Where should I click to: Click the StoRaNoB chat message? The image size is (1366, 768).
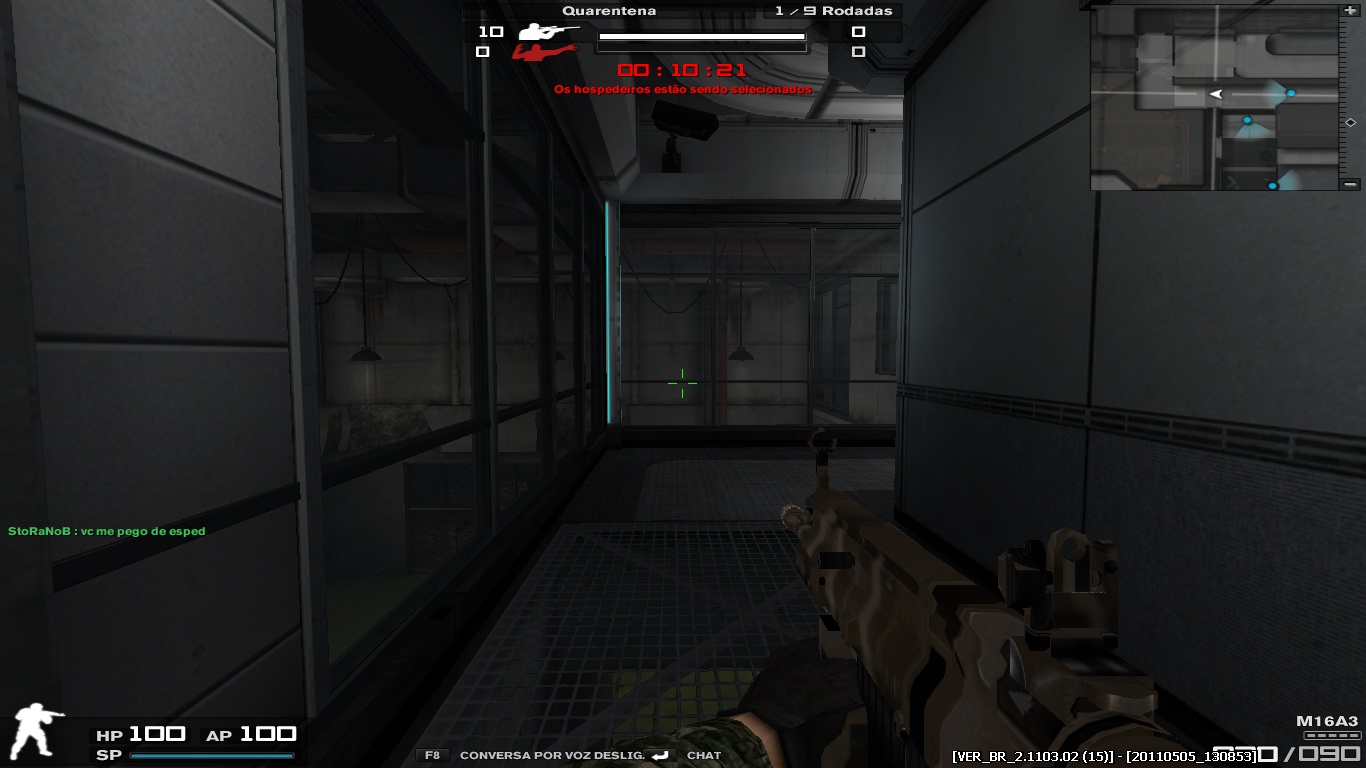[108, 531]
